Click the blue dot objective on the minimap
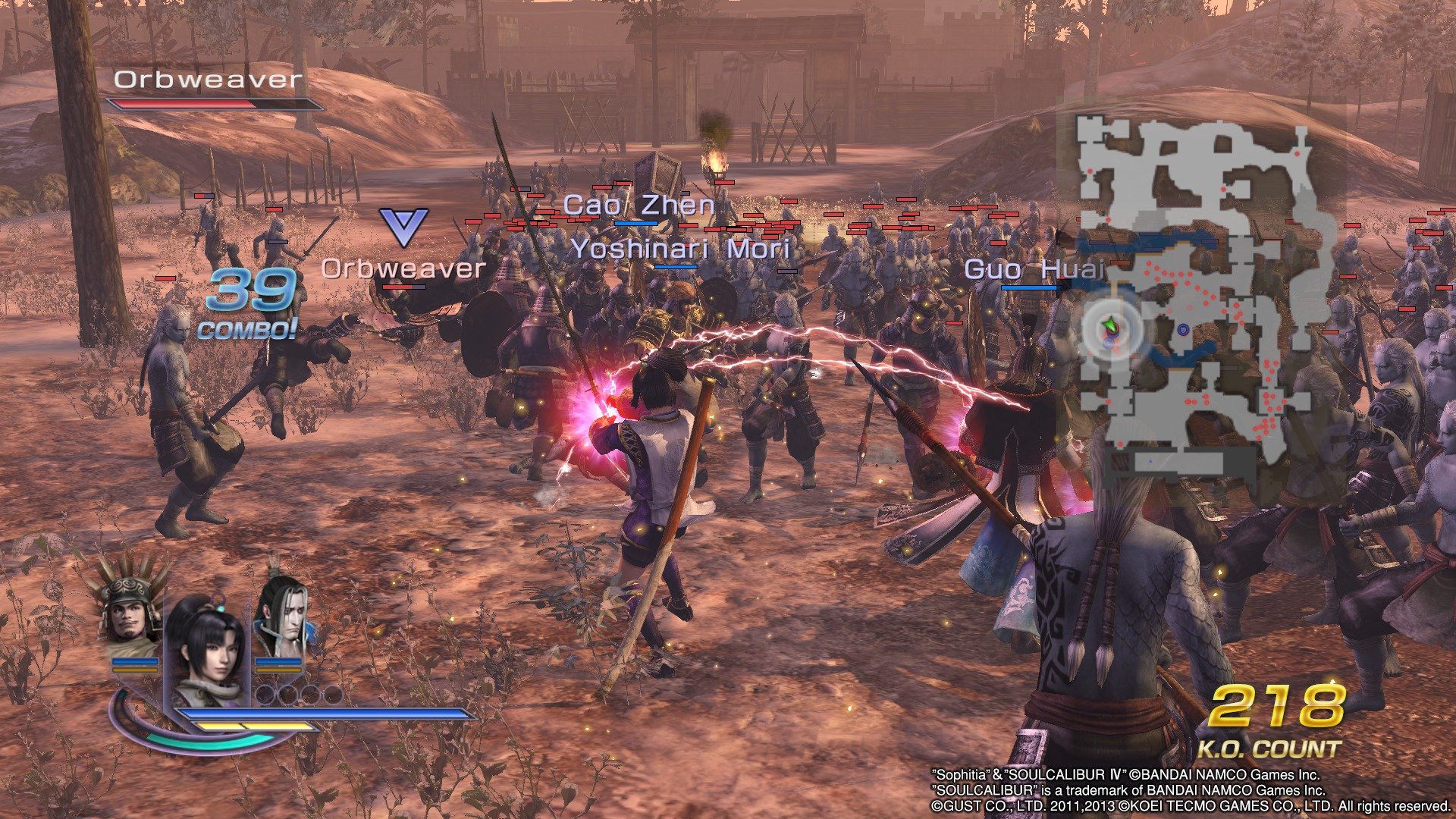 pos(1182,328)
